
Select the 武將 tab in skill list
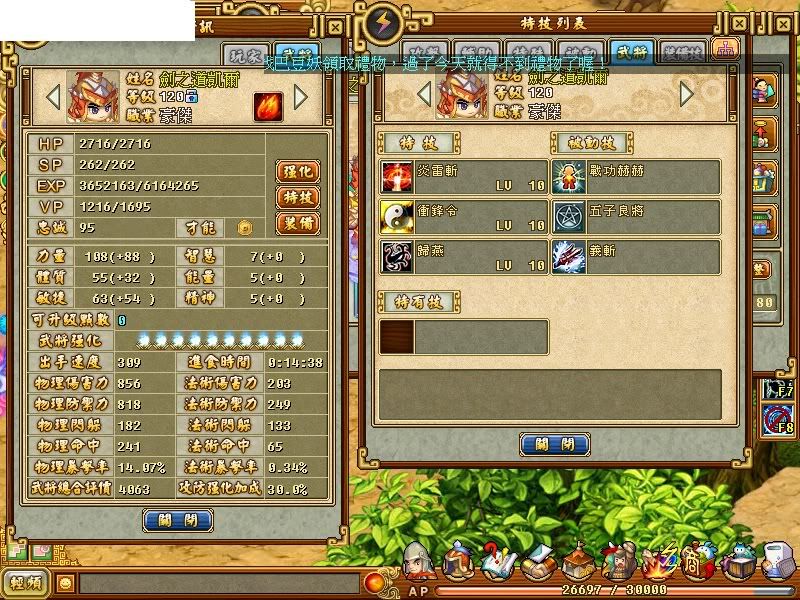[x=632, y=51]
